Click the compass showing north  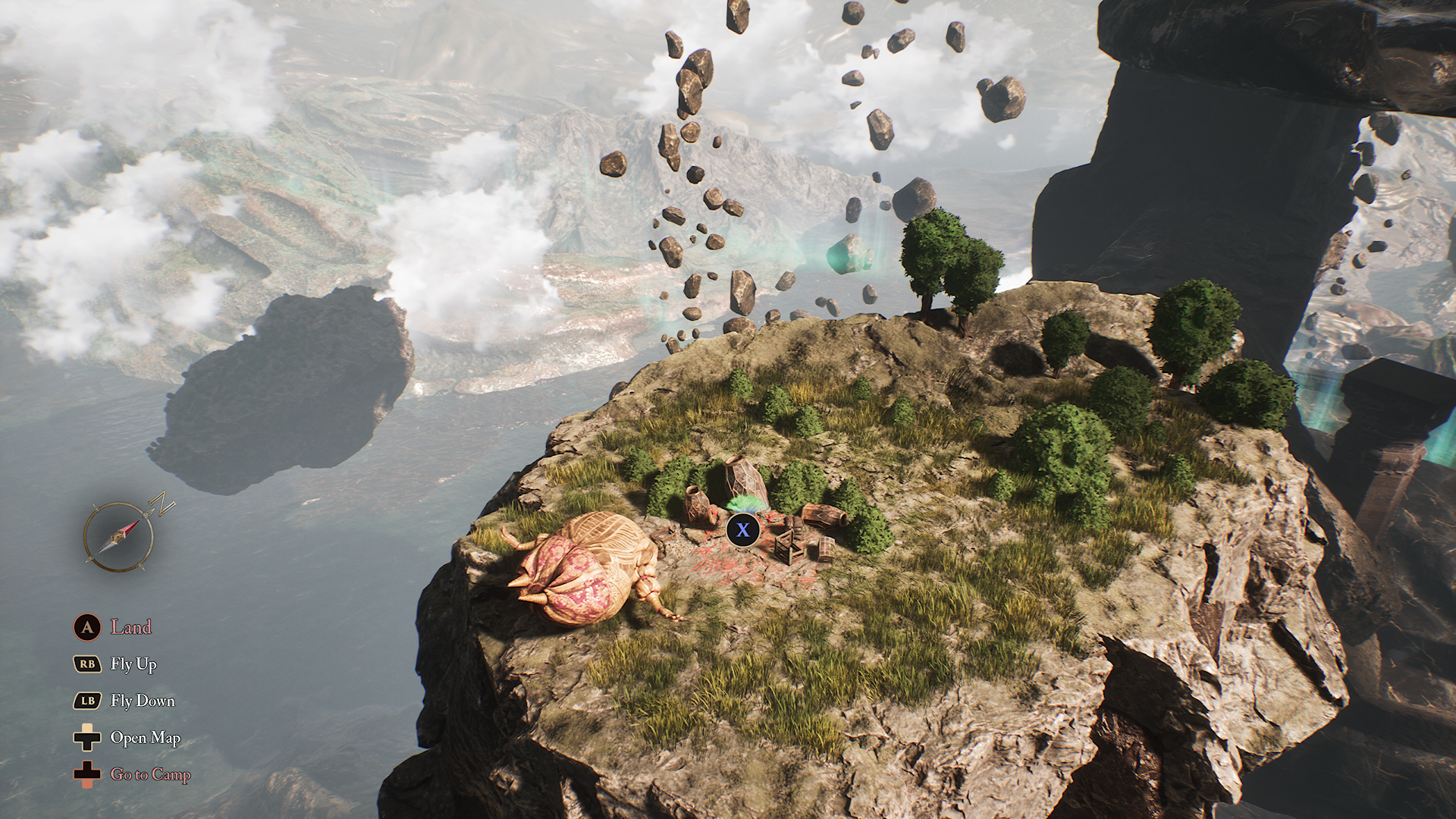click(x=119, y=536)
